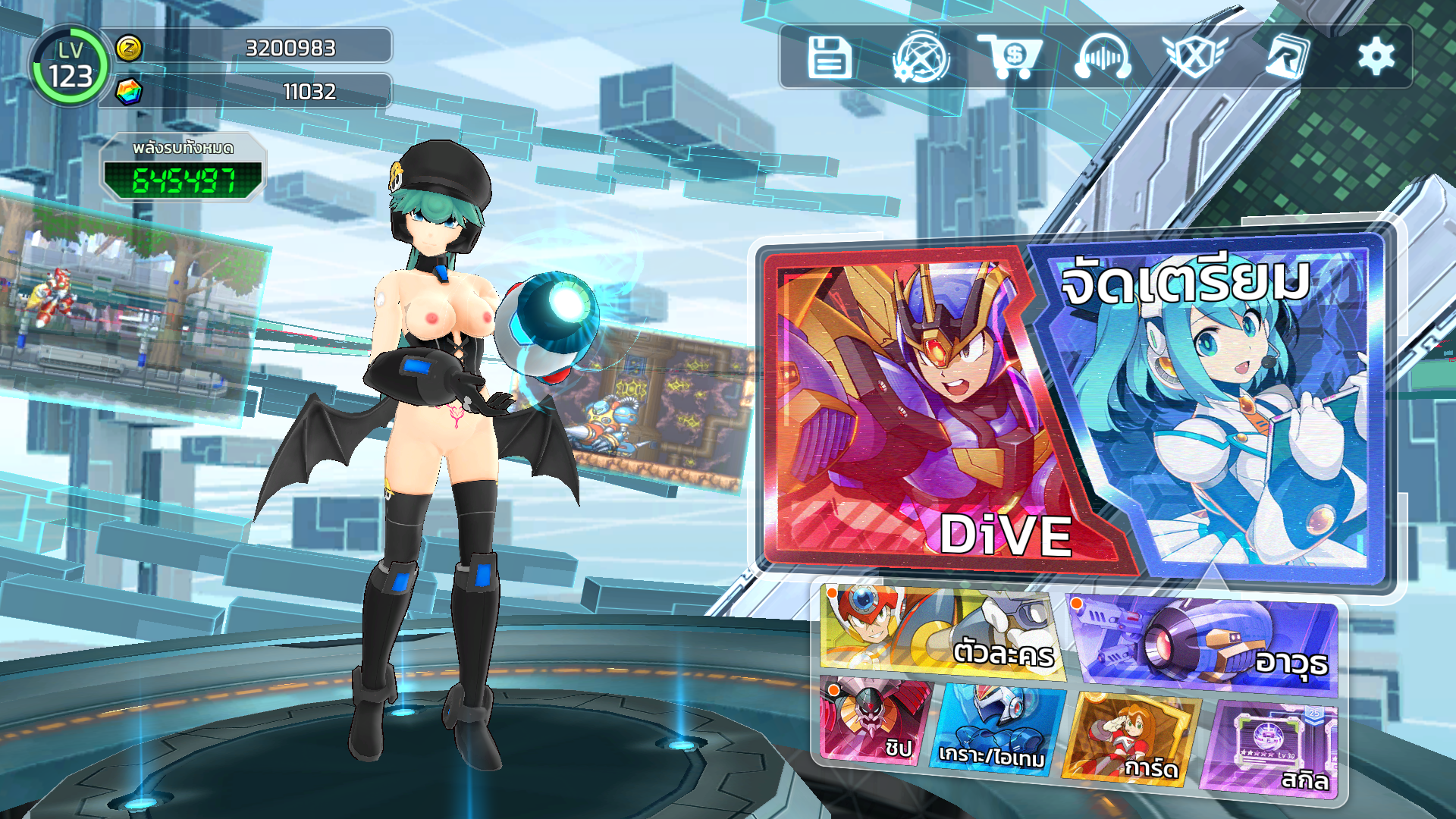
Task: Click the gold Z coin currency bar
Action: [254, 47]
